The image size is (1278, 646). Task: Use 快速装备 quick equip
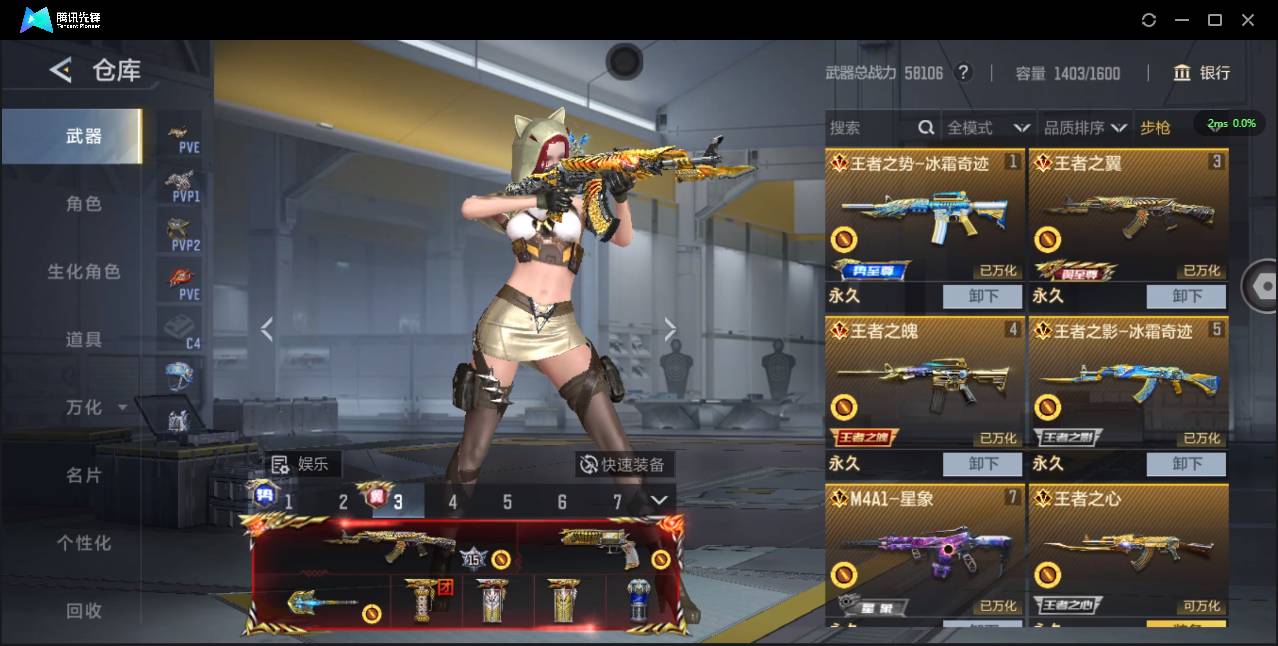[624, 465]
